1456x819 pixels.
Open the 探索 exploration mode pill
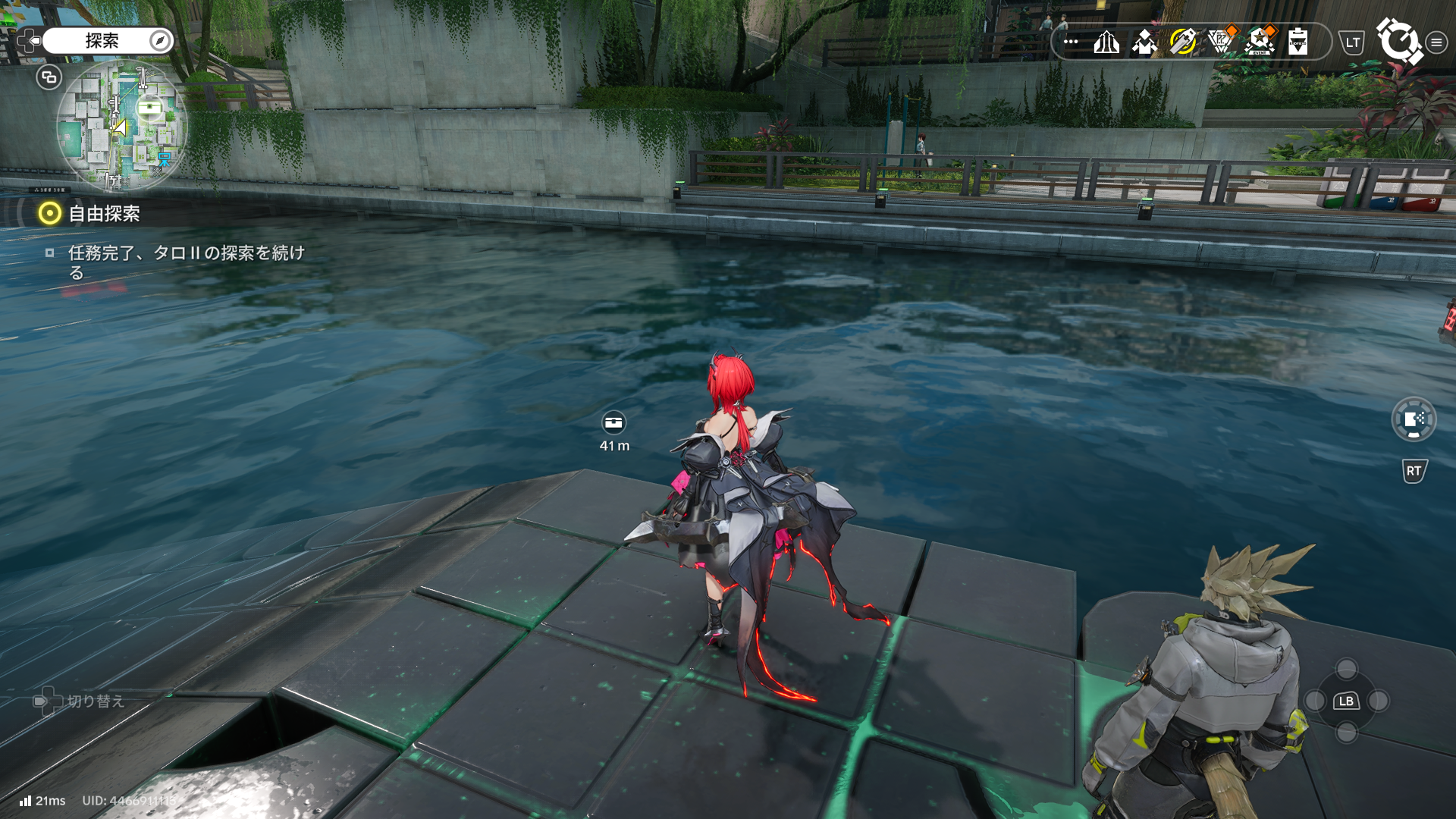coord(108,41)
